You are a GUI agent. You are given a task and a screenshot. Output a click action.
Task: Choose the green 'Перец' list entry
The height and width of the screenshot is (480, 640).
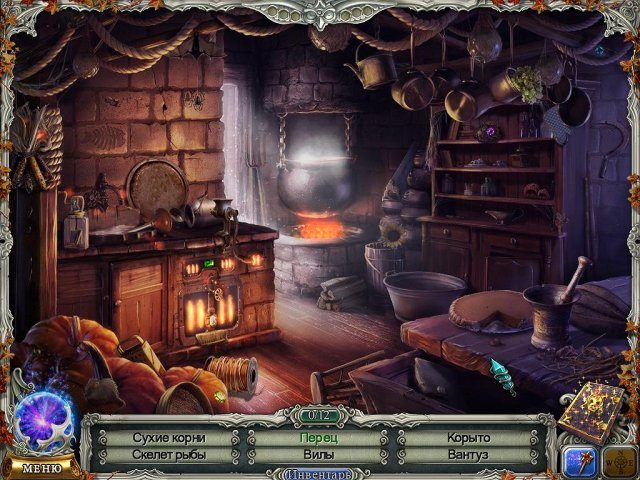(319, 438)
